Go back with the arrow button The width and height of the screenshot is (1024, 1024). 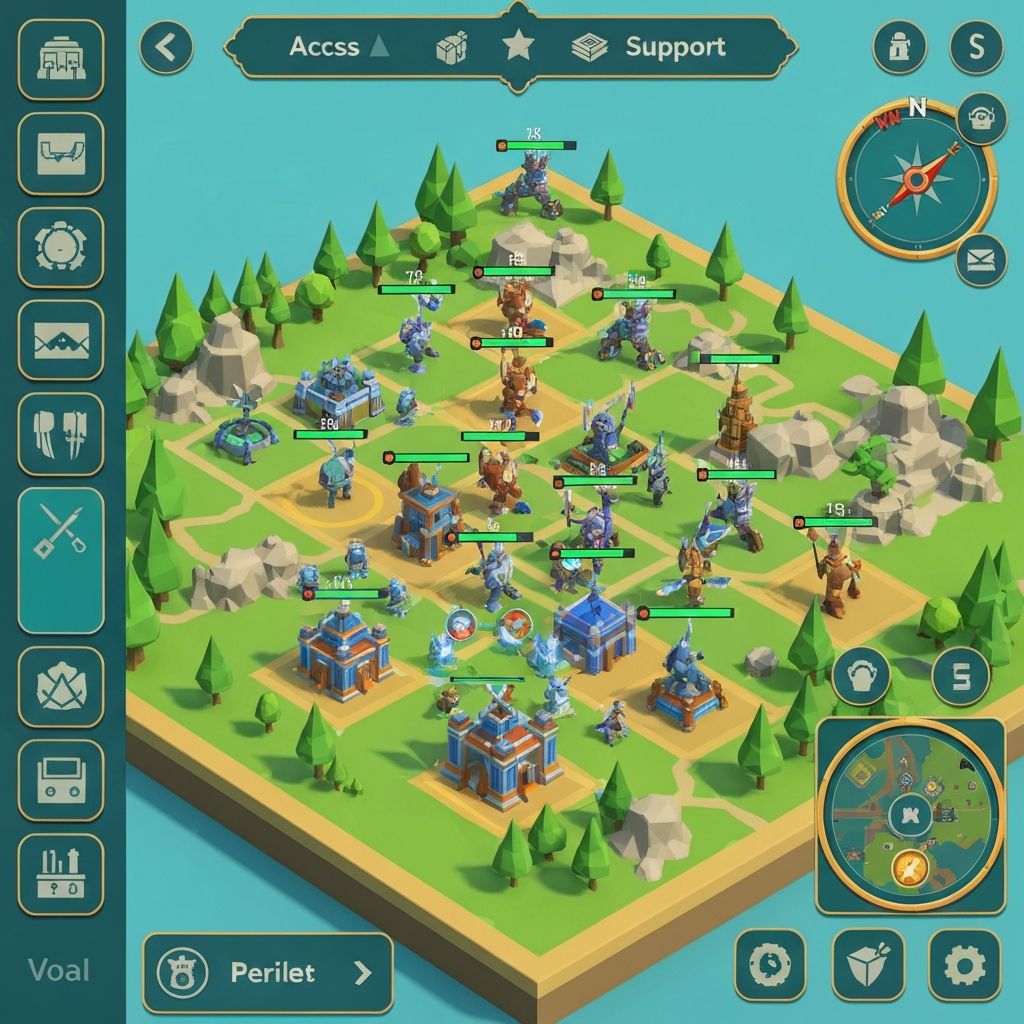click(x=166, y=47)
